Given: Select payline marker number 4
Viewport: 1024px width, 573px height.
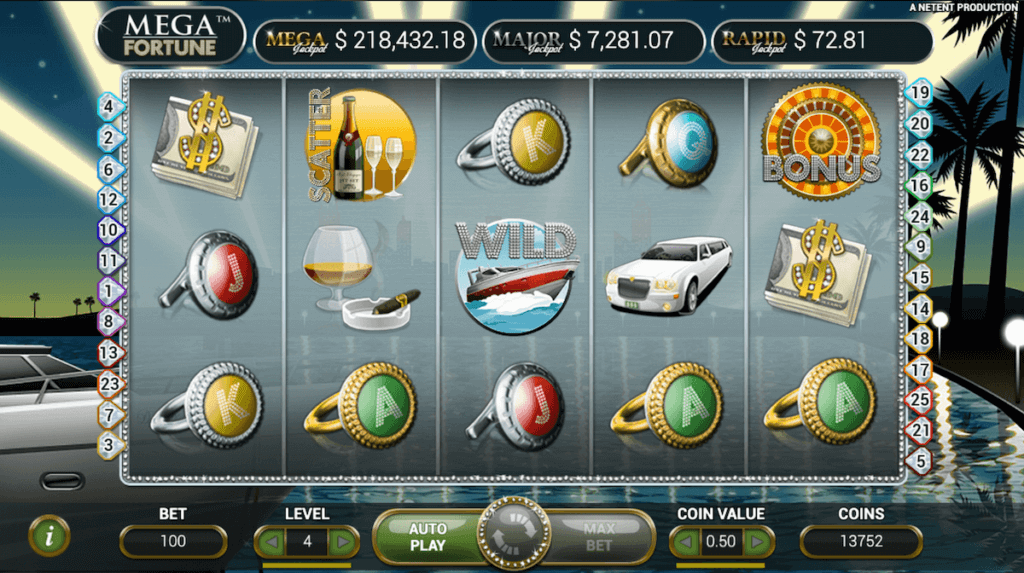Looking at the screenshot, I should point(109,105).
